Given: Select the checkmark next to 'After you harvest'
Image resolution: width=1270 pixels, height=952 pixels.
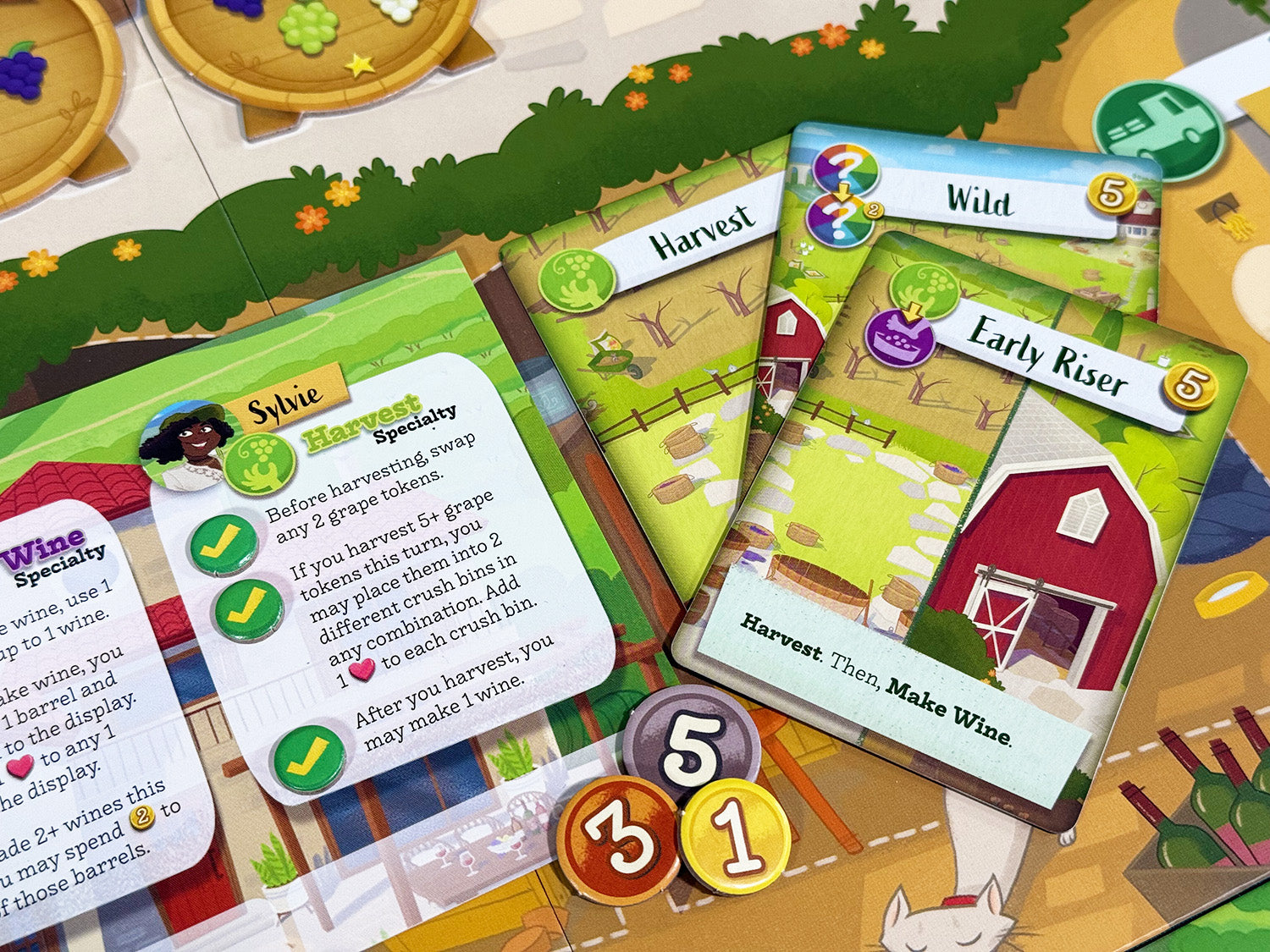Looking at the screenshot, I should (x=309, y=756).
